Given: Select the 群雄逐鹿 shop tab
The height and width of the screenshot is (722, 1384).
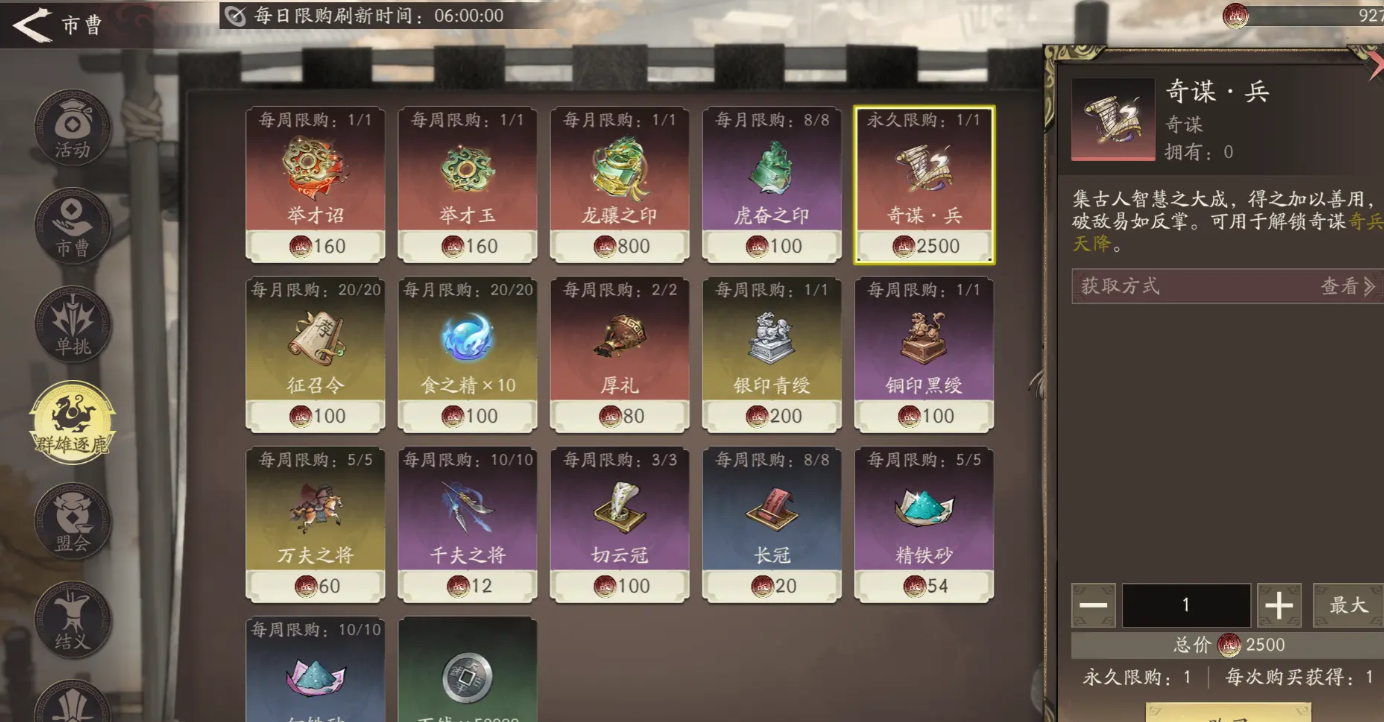Looking at the screenshot, I should click(72, 422).
